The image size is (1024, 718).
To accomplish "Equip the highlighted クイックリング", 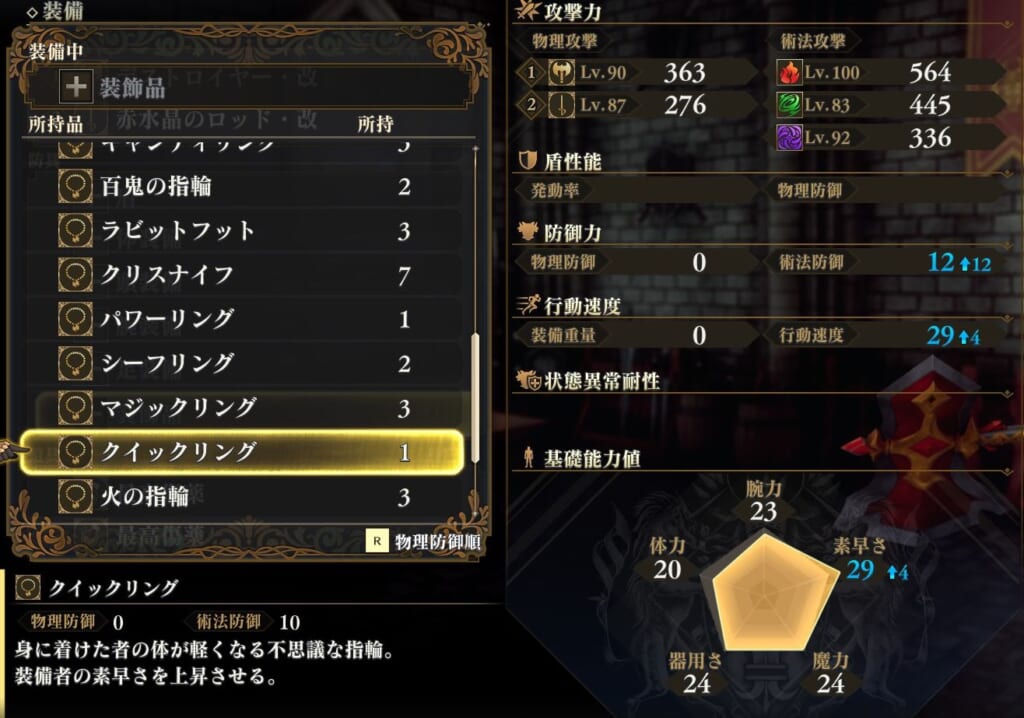I will pyautogui.click(x=240, y=452).
